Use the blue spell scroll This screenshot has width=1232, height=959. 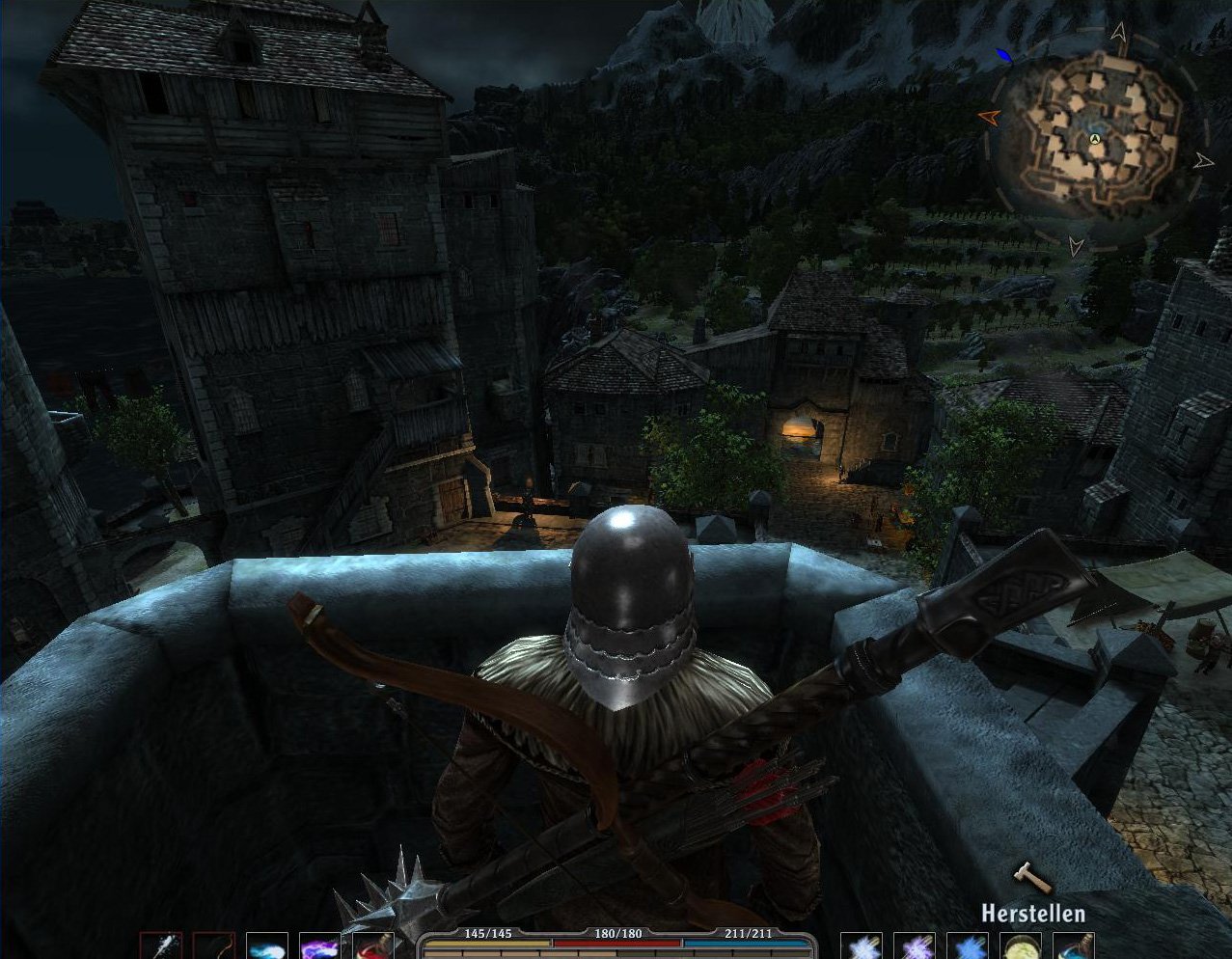967,945
